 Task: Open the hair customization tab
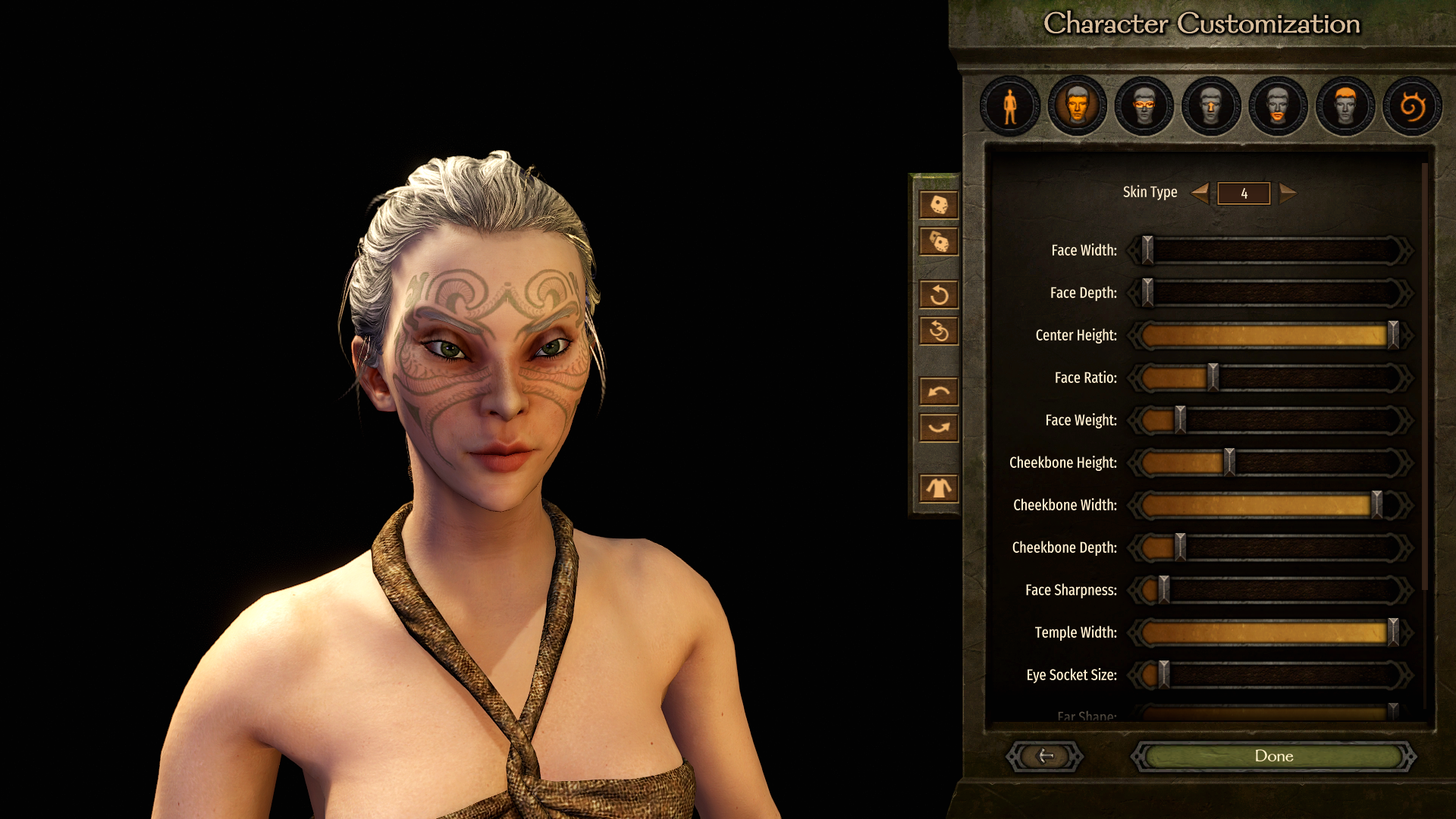click(x=1345, y=106)
